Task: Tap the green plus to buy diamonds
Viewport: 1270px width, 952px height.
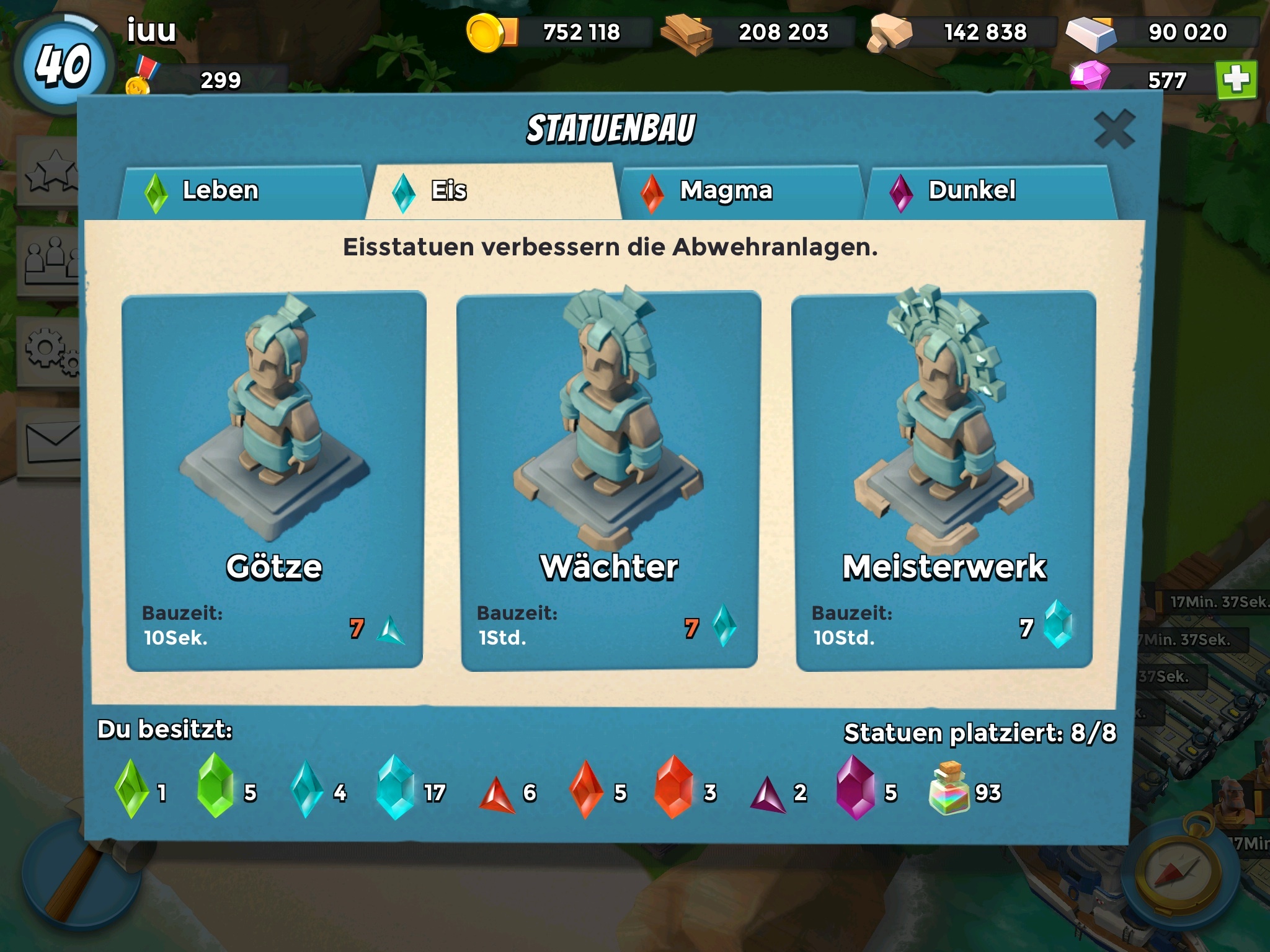Action: tap(1236, 80)
